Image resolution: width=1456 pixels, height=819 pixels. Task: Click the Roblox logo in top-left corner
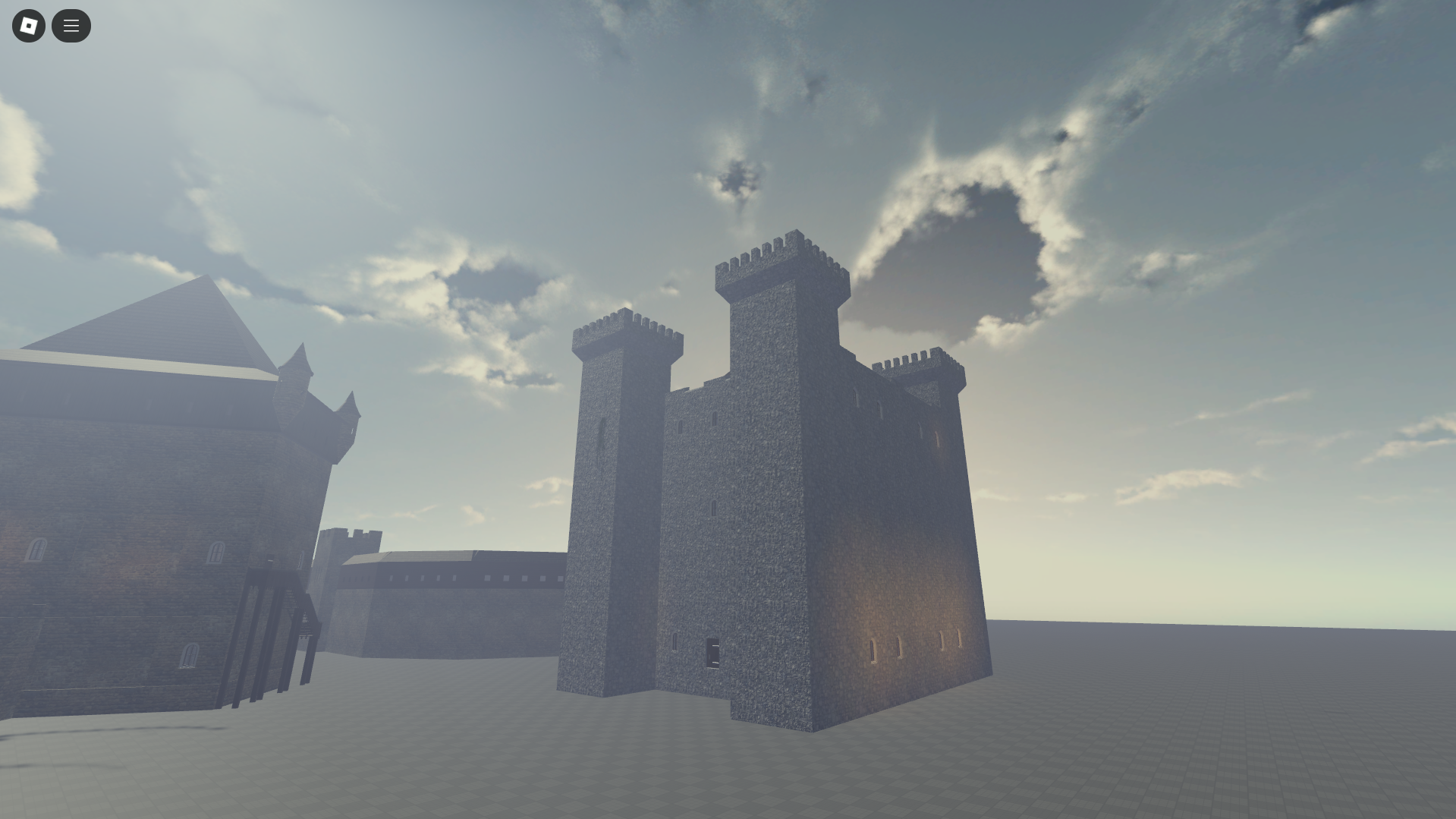pyautogui.click(x=28, y=25)
